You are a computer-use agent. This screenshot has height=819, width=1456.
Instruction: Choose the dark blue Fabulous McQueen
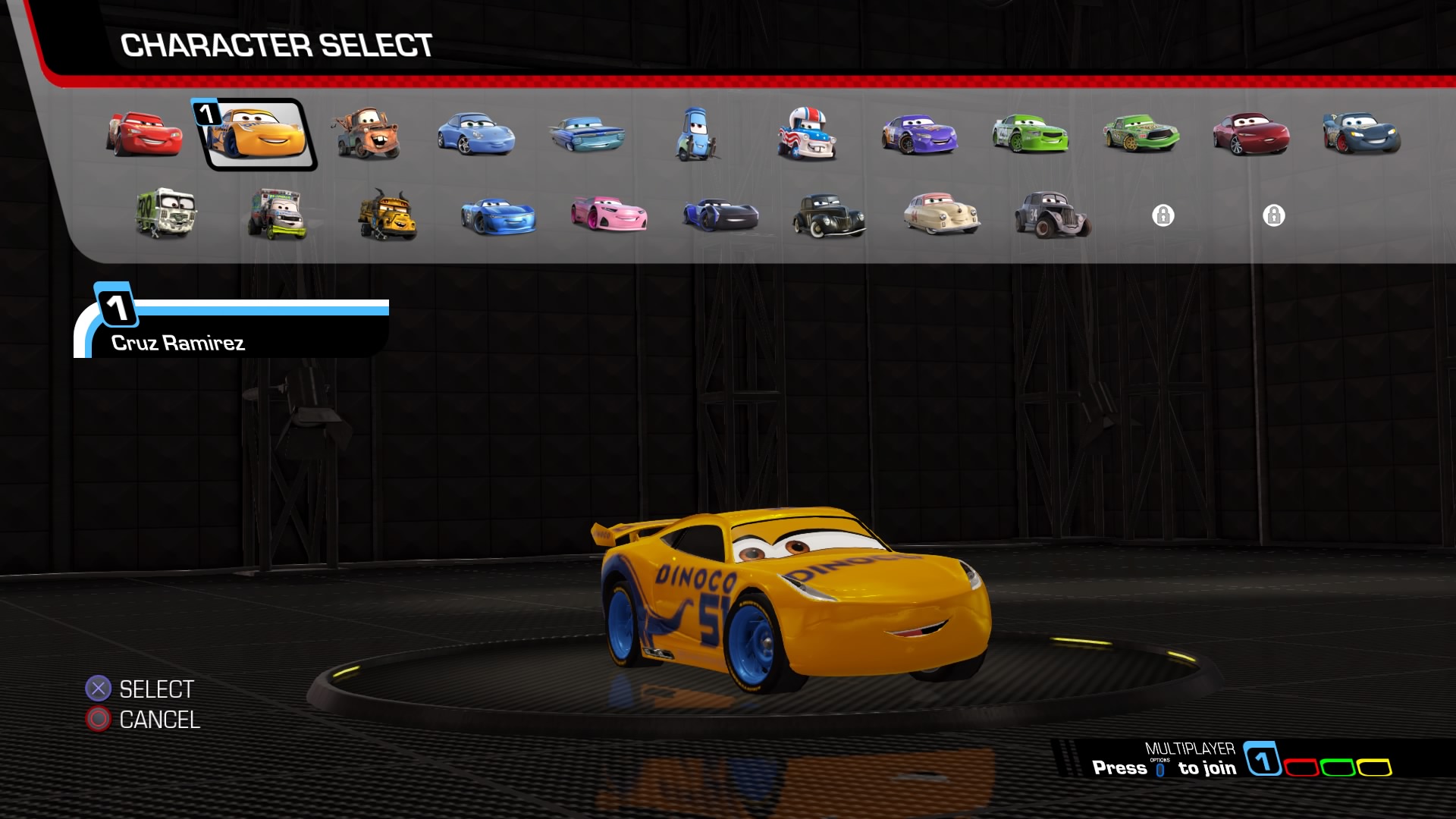pyautogui.click(x=1362, y=134)
